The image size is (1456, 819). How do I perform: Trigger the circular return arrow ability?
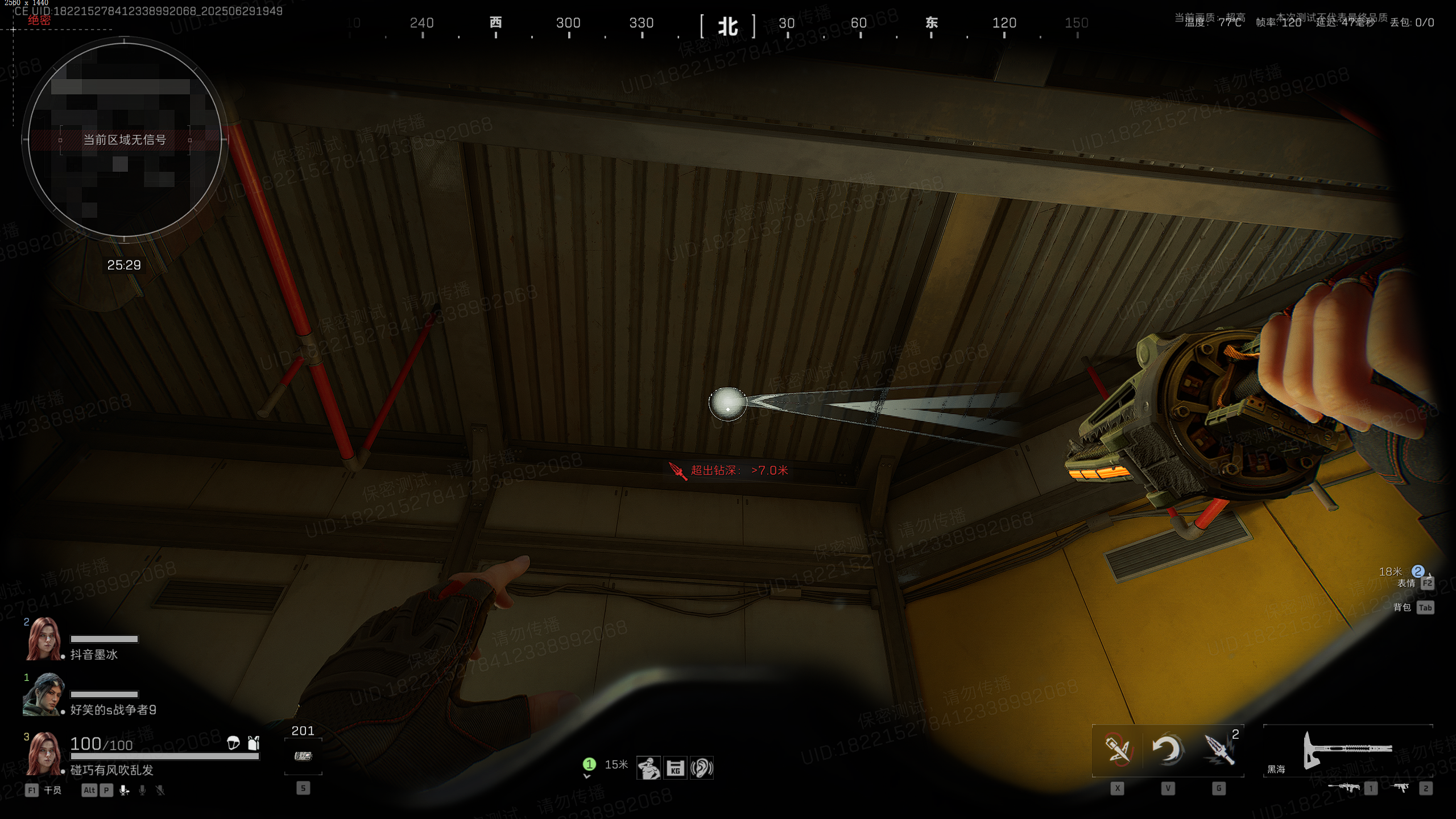tap(1168, 750)
